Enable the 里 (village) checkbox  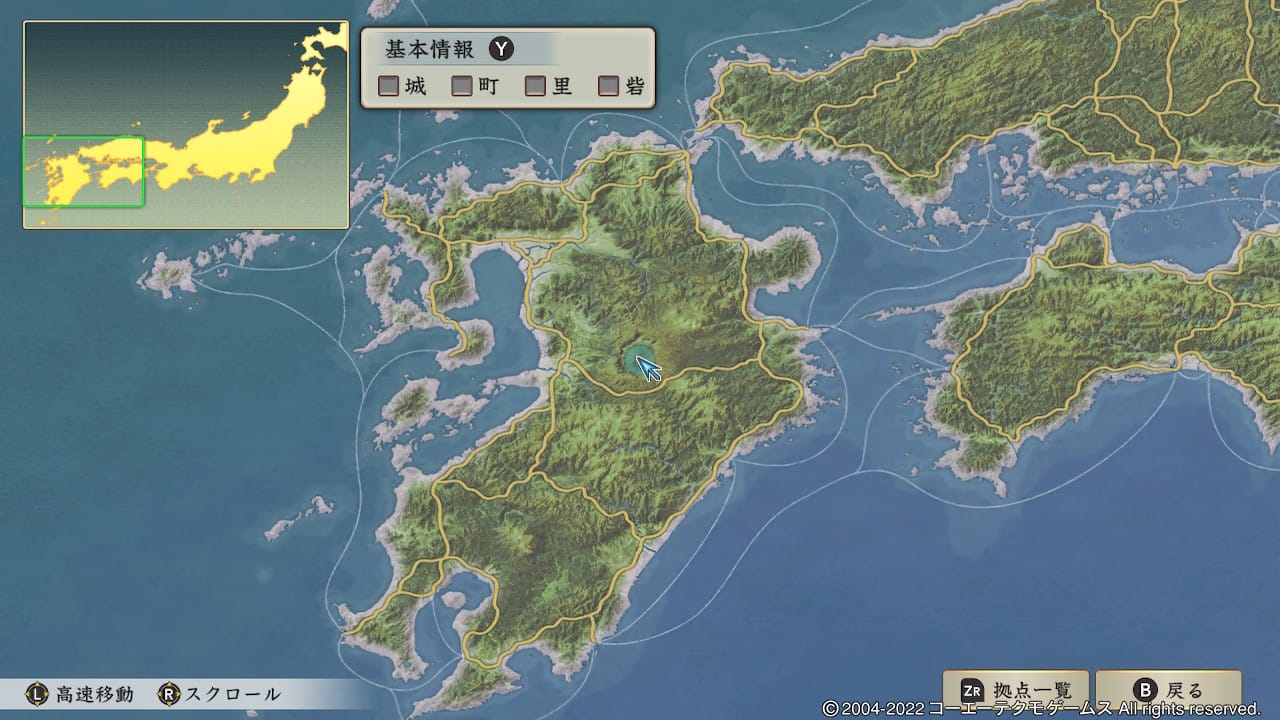point(533,86)
